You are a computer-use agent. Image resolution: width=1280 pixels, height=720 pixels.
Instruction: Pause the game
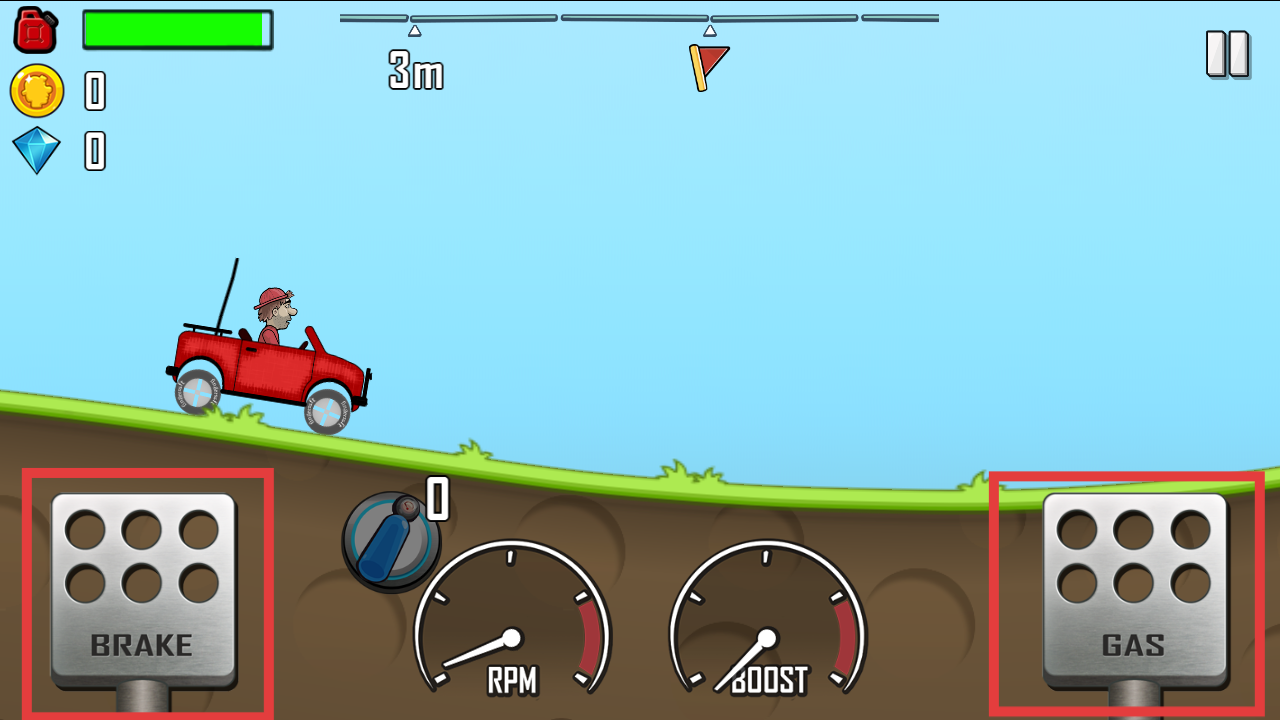(x=1227, y=54)
